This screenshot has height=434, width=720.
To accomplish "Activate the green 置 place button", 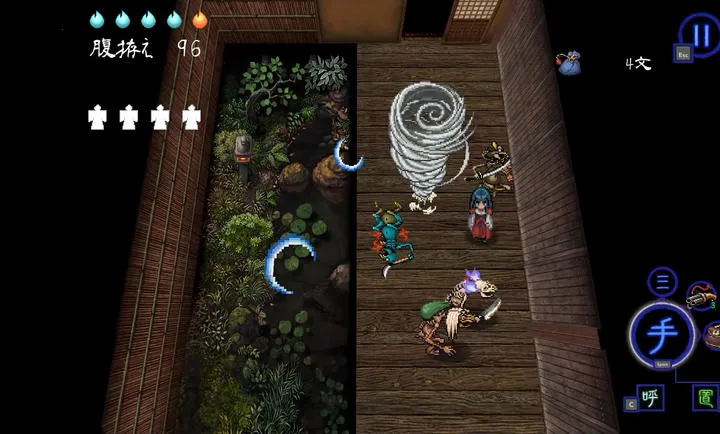I will tap(706, 396).
